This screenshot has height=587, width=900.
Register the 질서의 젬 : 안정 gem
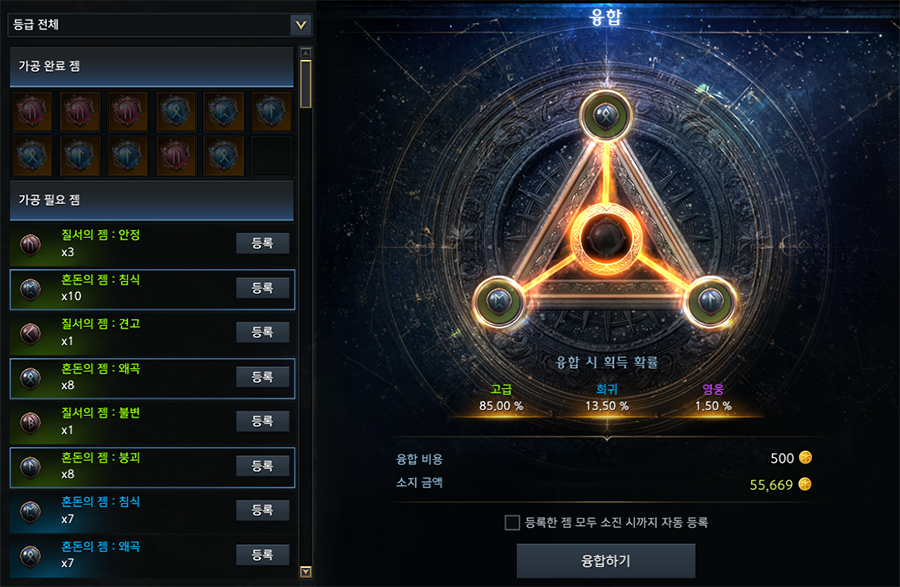click(262, 243)
